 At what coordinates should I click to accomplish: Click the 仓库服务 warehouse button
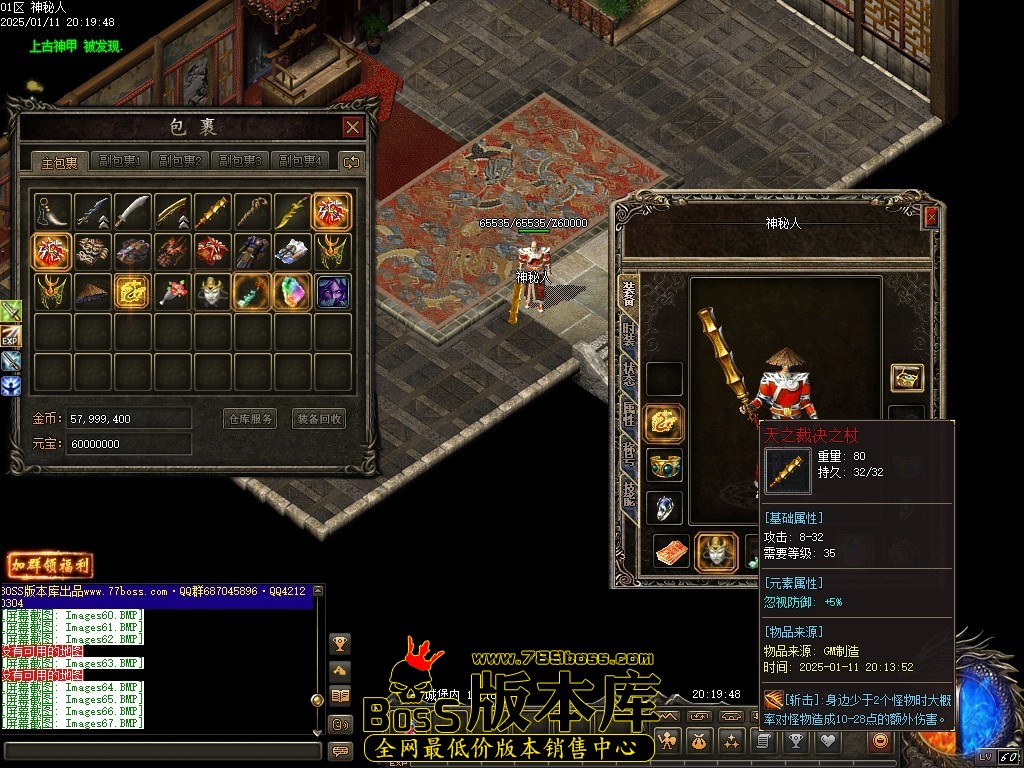(249, 419)
